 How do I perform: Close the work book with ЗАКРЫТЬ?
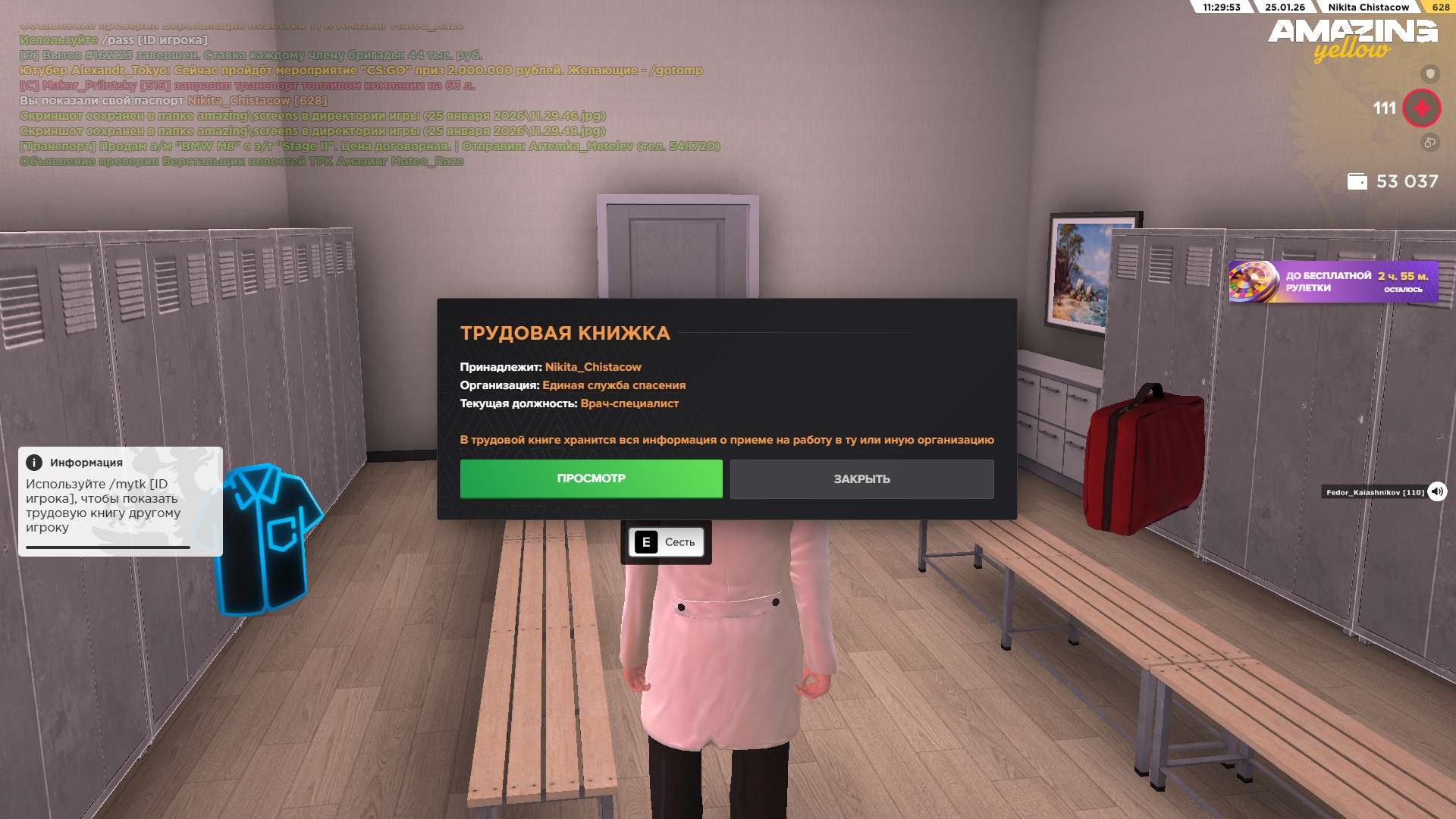point(861,479)
